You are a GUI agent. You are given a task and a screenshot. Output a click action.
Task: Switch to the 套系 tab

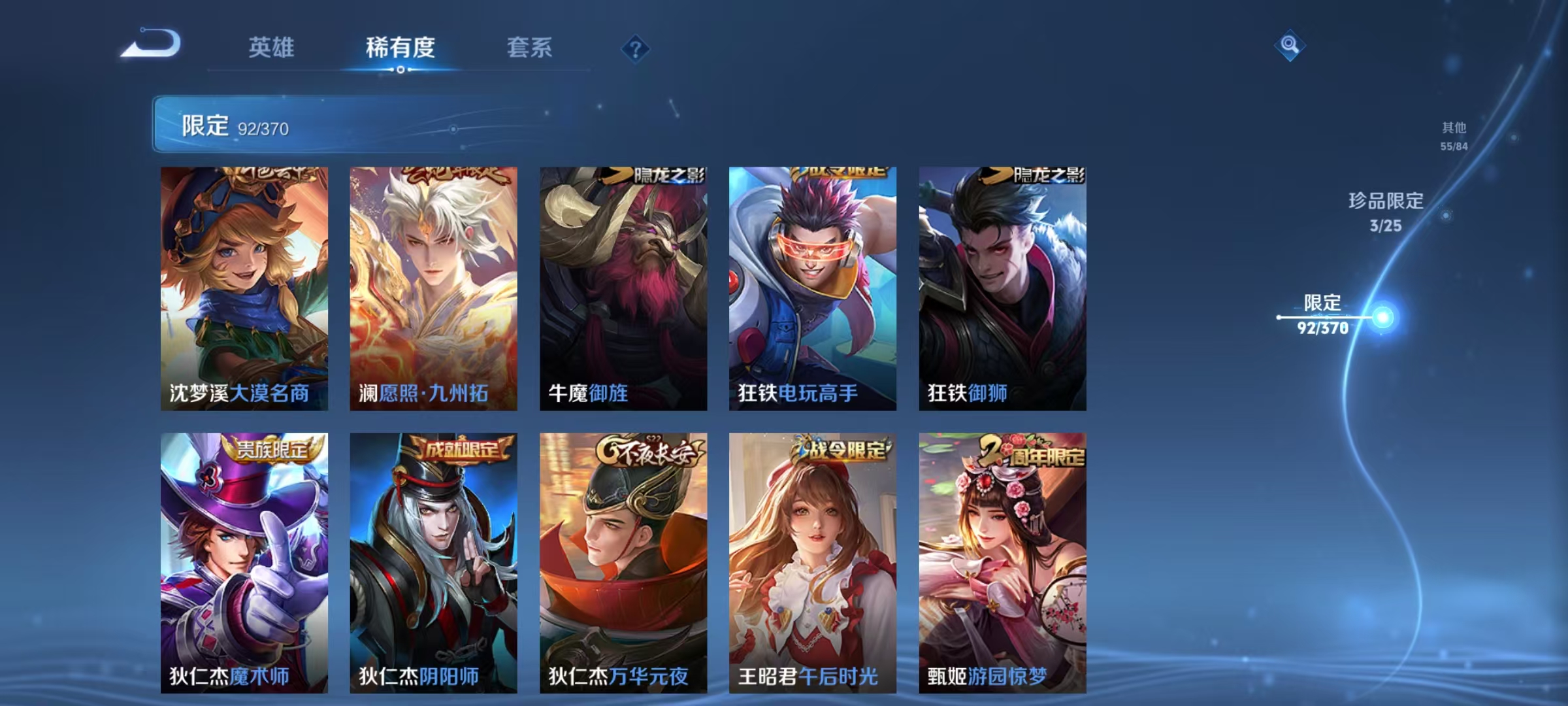[529, 48]
